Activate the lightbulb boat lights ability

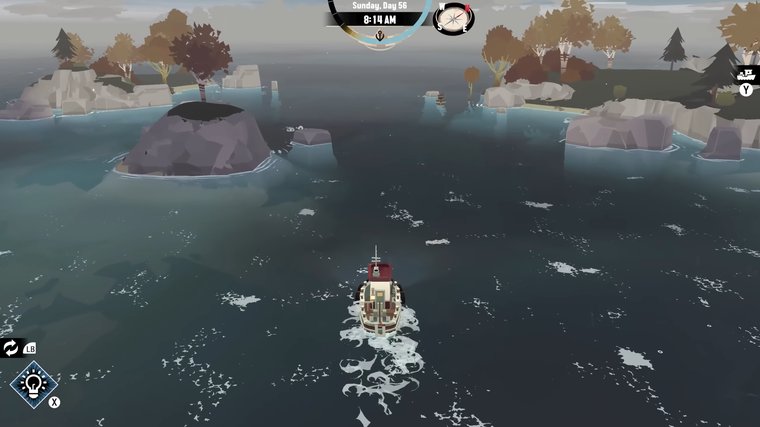34,385
